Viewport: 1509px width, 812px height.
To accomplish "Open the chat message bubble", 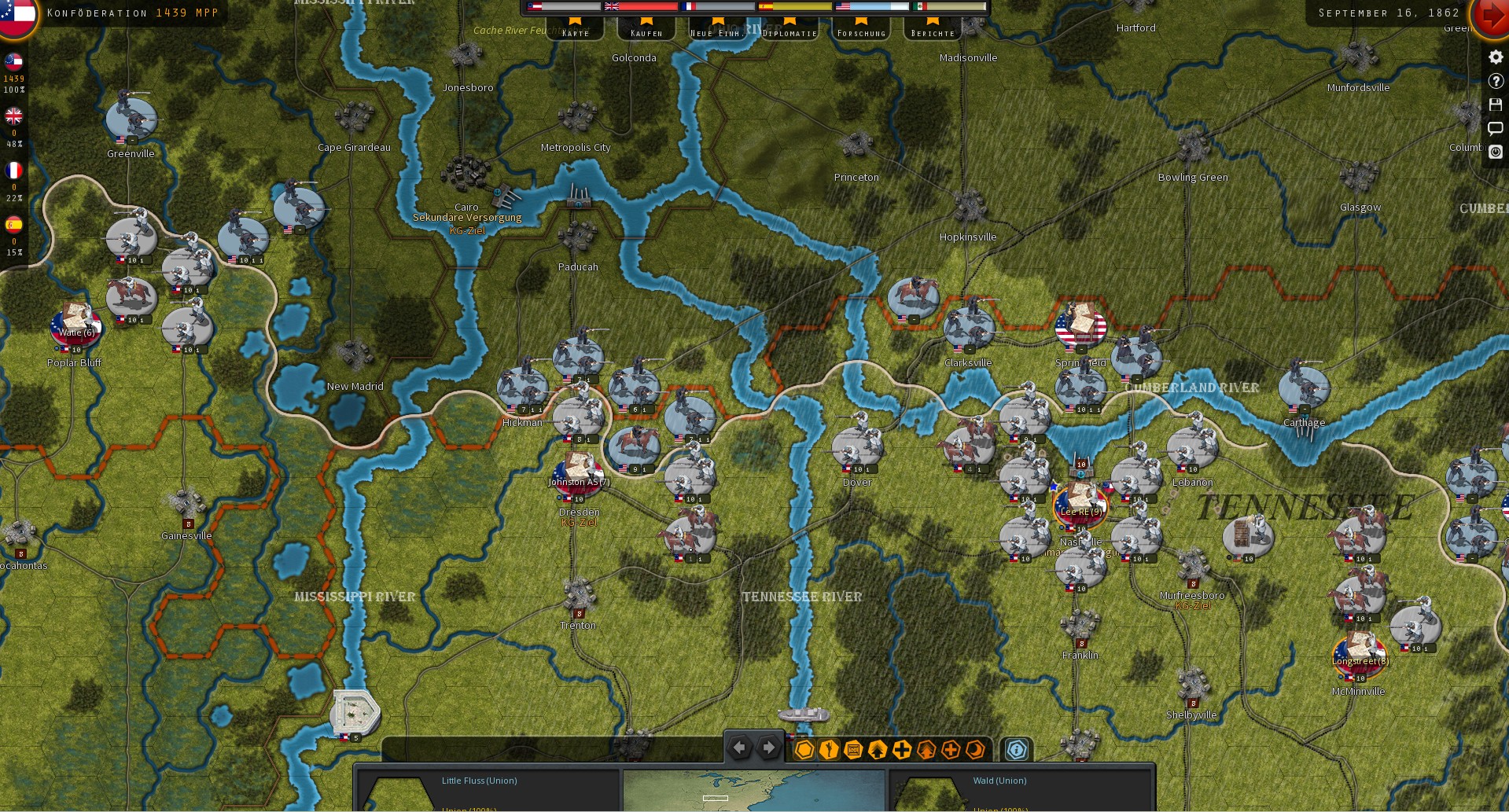I will [1496, 129].
